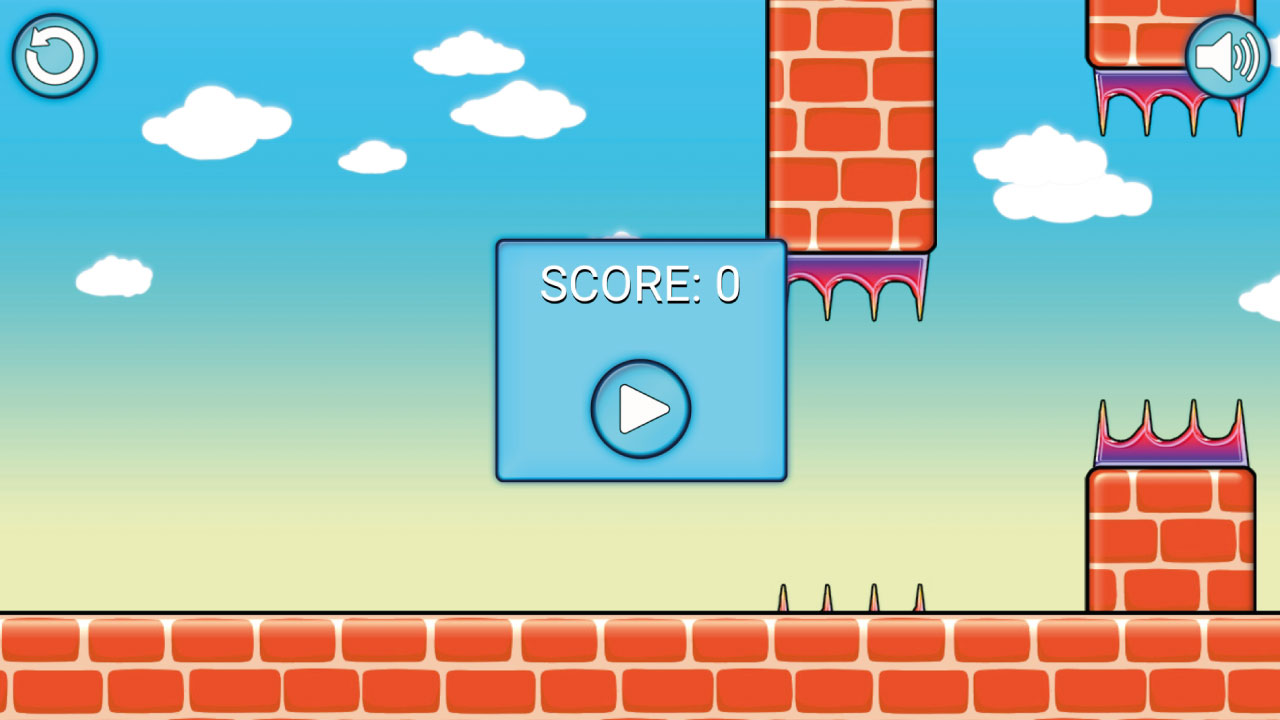
Task: Click the hanging spikes under the top pillar
Action: (855, 280)
